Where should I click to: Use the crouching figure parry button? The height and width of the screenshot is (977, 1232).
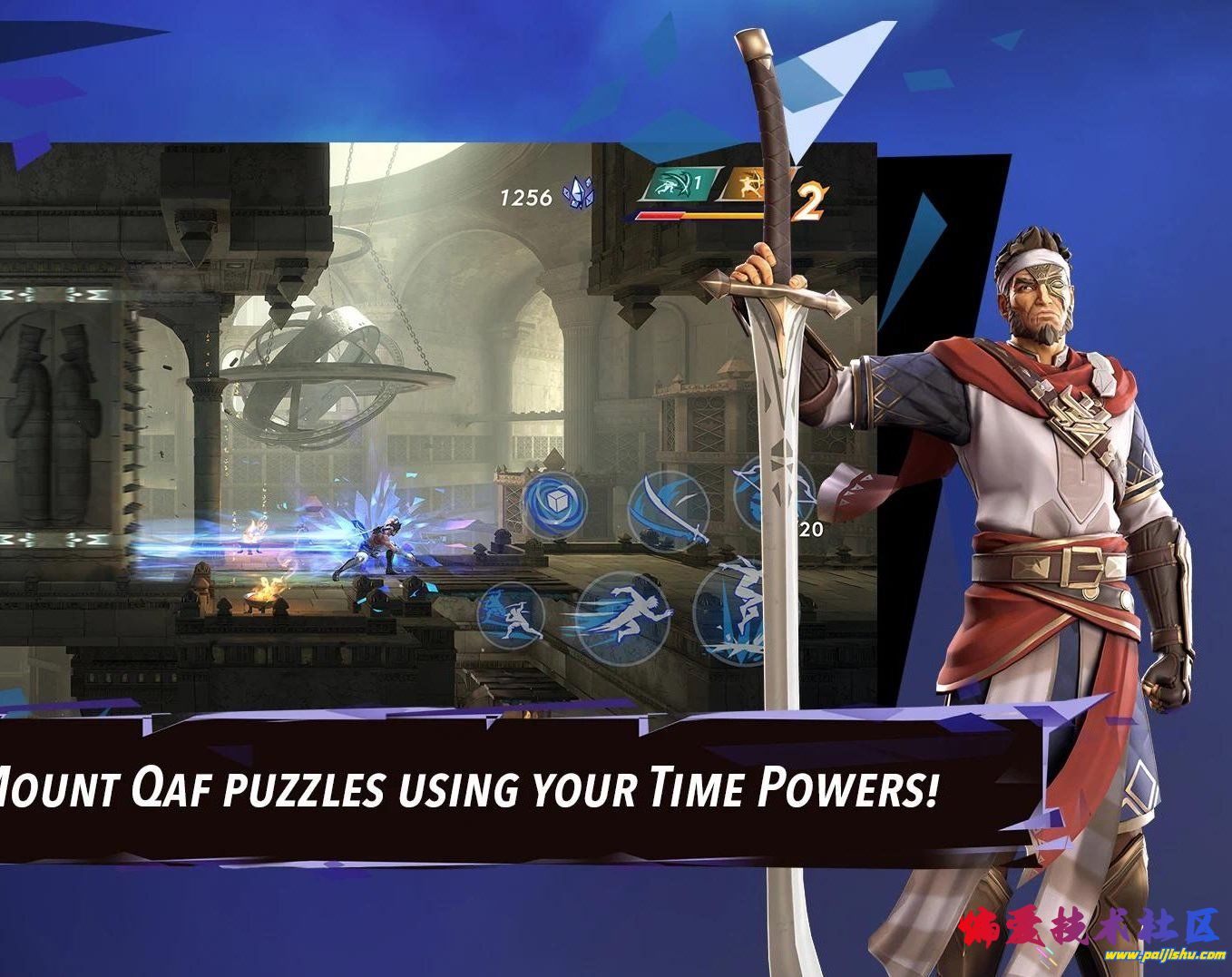tap(511, 615)
